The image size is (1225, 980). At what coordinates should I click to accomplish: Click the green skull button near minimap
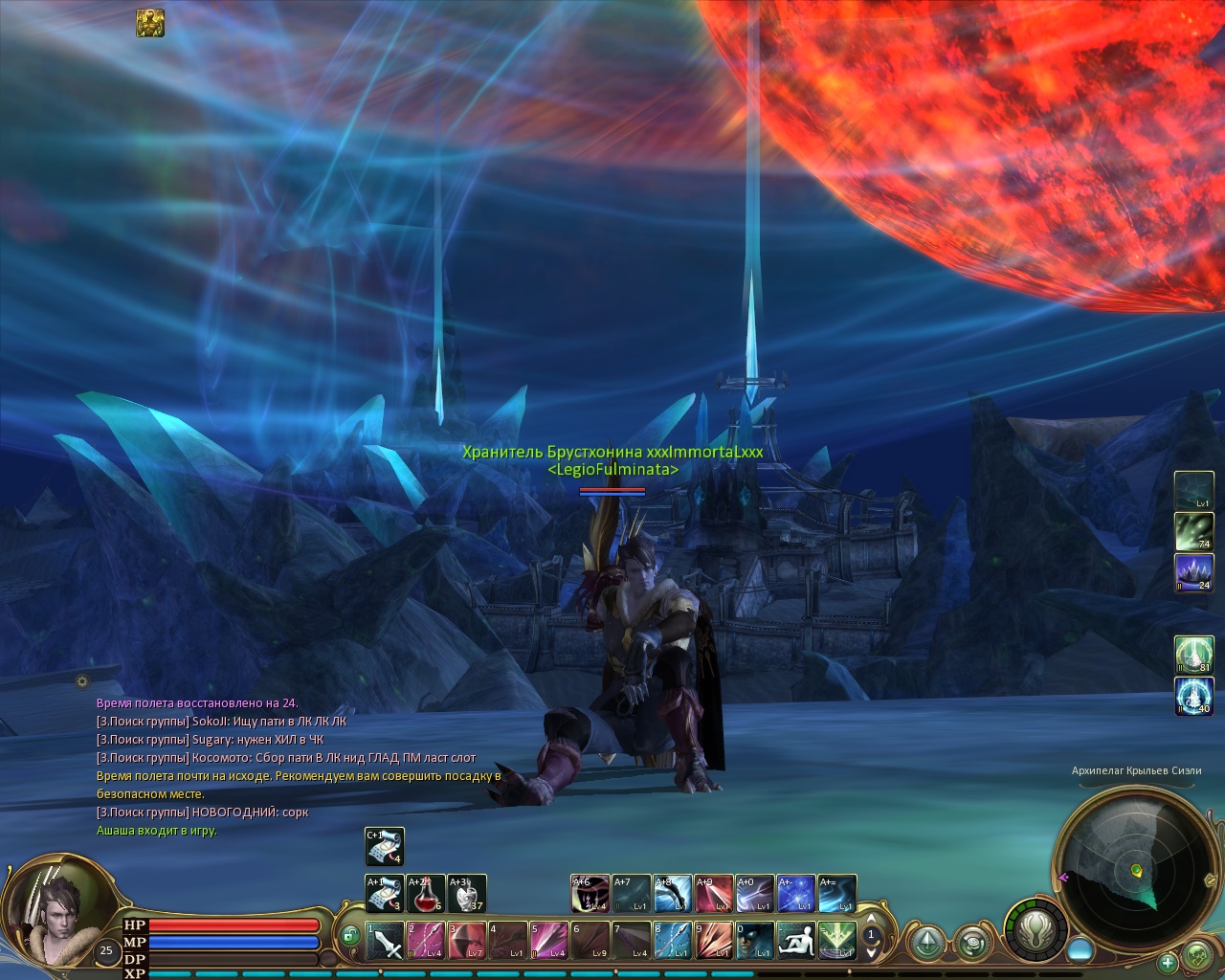(x=1197, y=954)
